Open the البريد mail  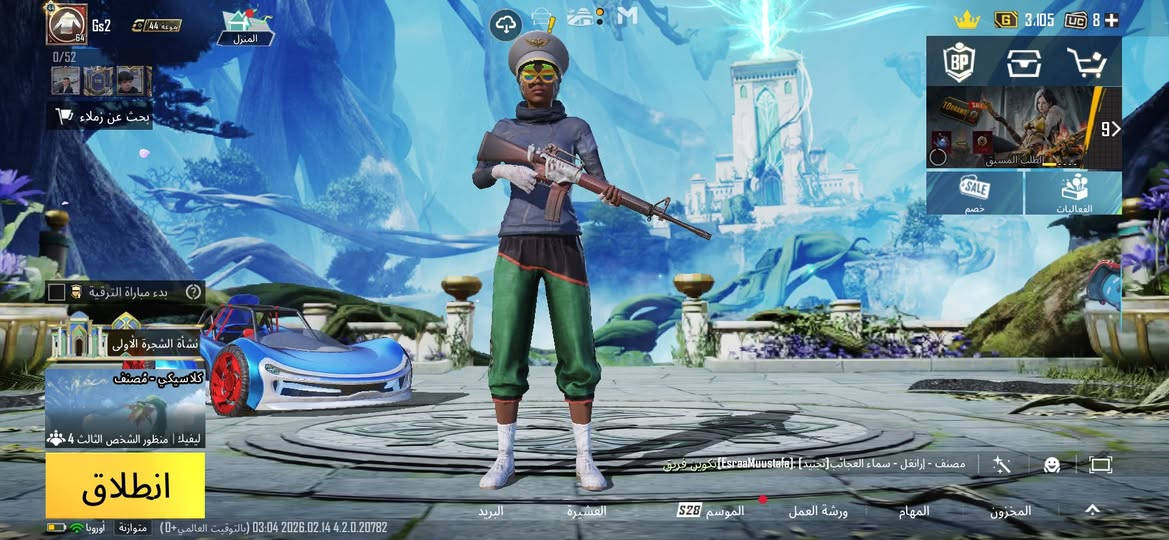tap(490, 511)
